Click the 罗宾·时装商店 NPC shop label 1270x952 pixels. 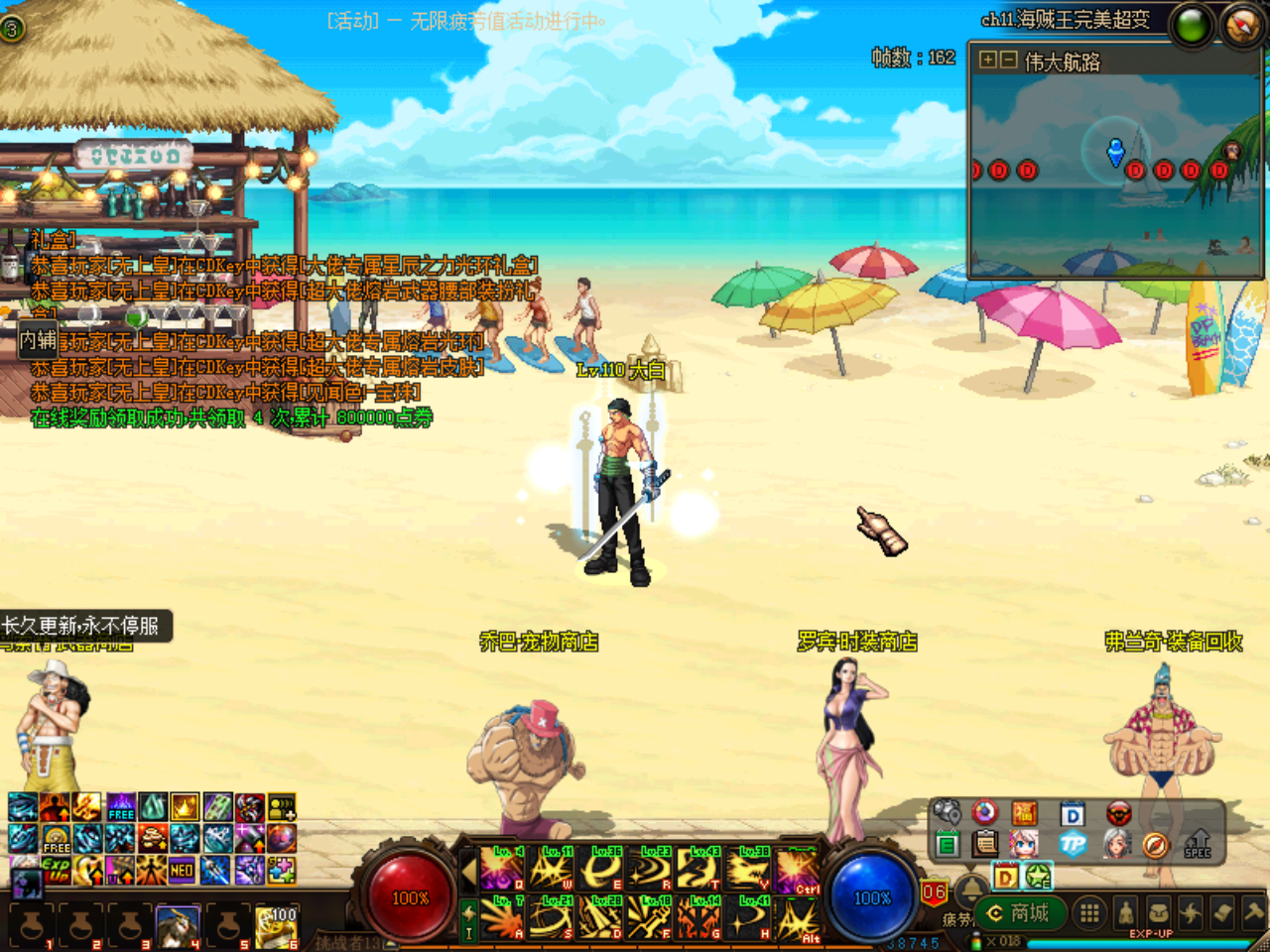click(856, 643)
